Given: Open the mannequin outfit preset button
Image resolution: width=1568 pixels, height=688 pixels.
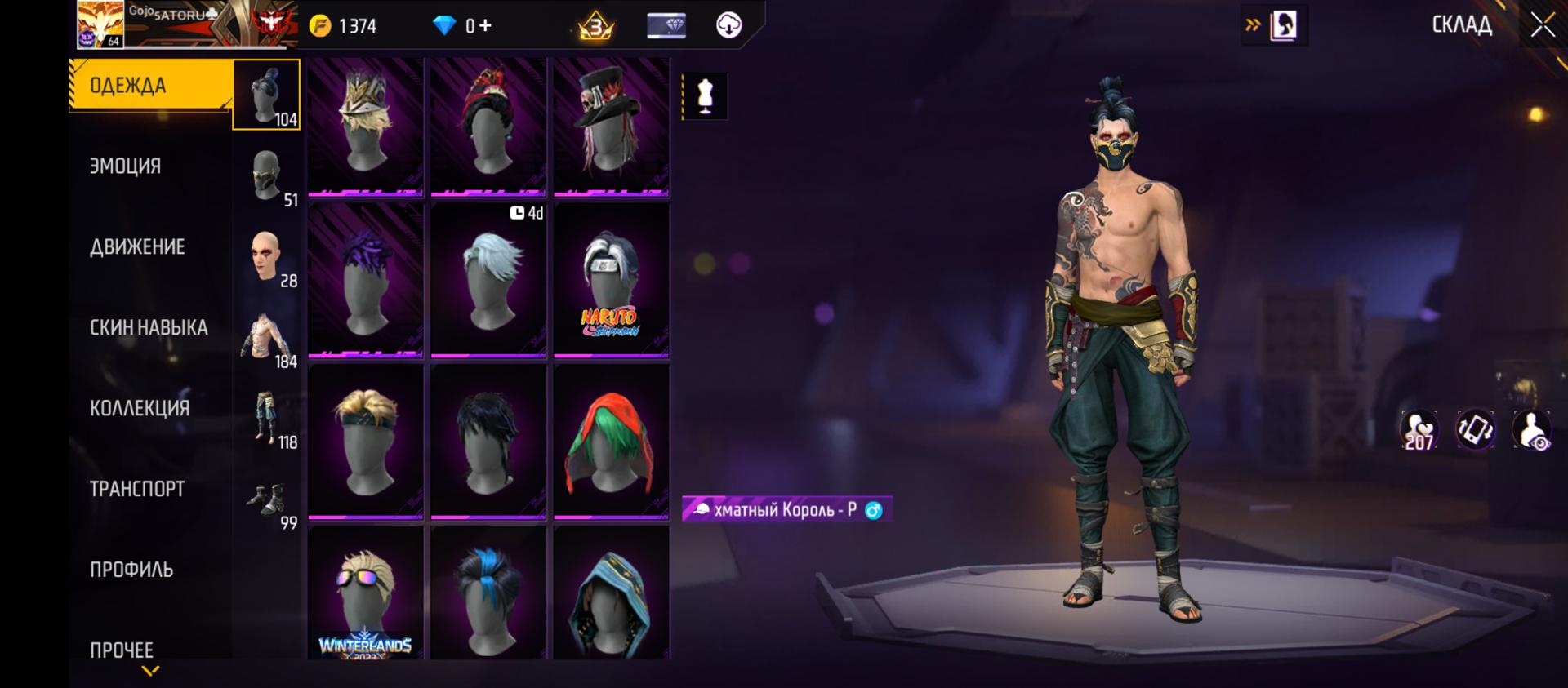Looking at the screenshot, I should tap(705, 96).
